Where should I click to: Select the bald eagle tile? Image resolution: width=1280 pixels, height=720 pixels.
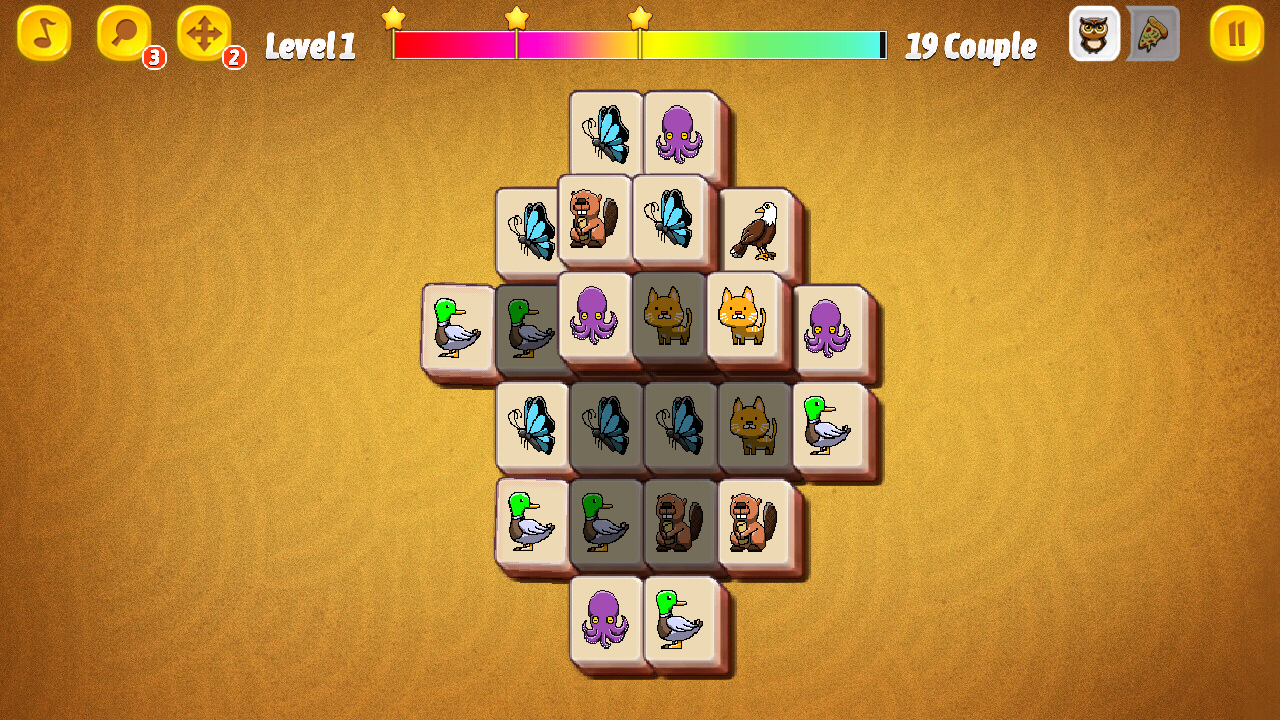755,230
